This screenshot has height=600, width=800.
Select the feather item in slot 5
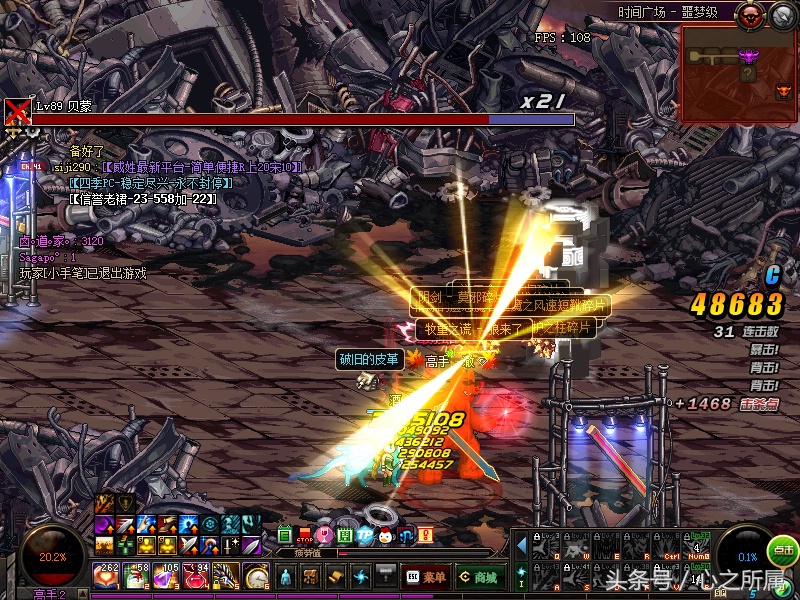(226, 576)
